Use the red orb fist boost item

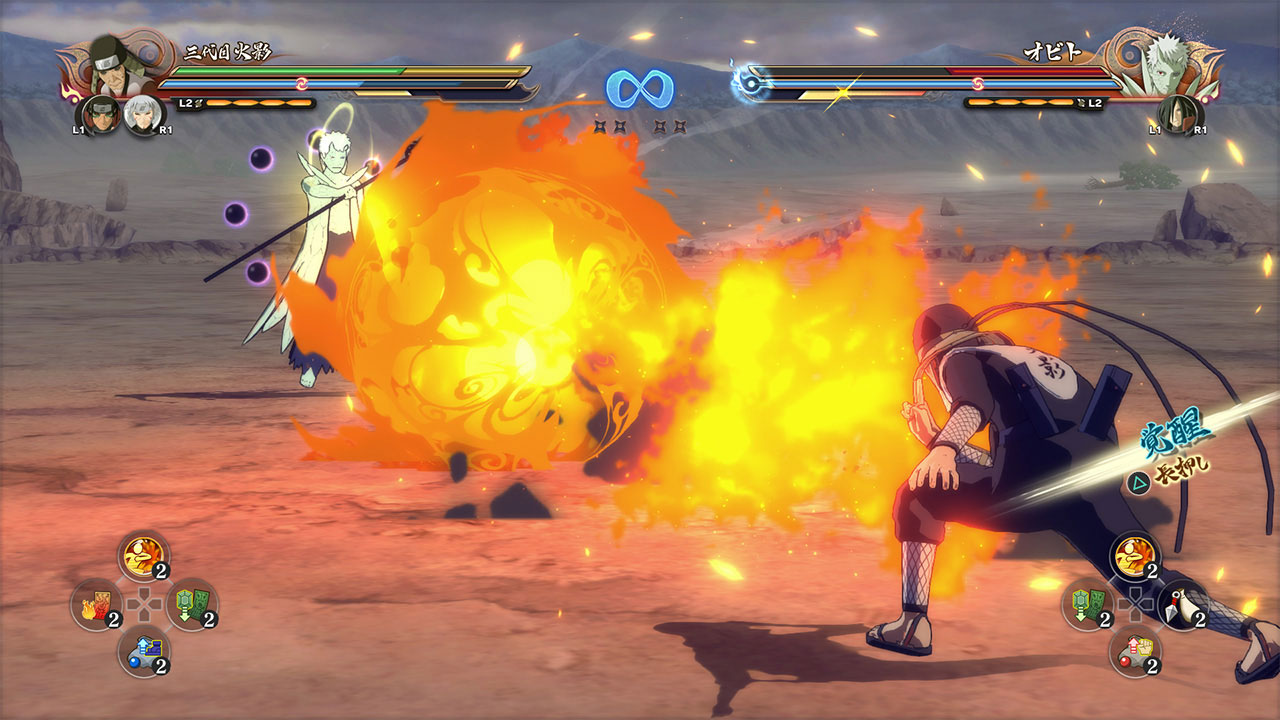click(x=1136, y=651)
